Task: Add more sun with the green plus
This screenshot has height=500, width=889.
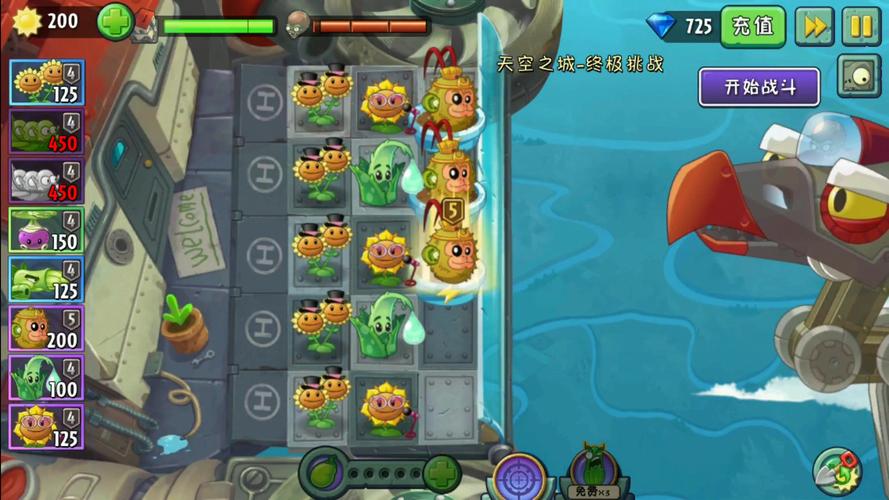Action: [x=115, y=22]
